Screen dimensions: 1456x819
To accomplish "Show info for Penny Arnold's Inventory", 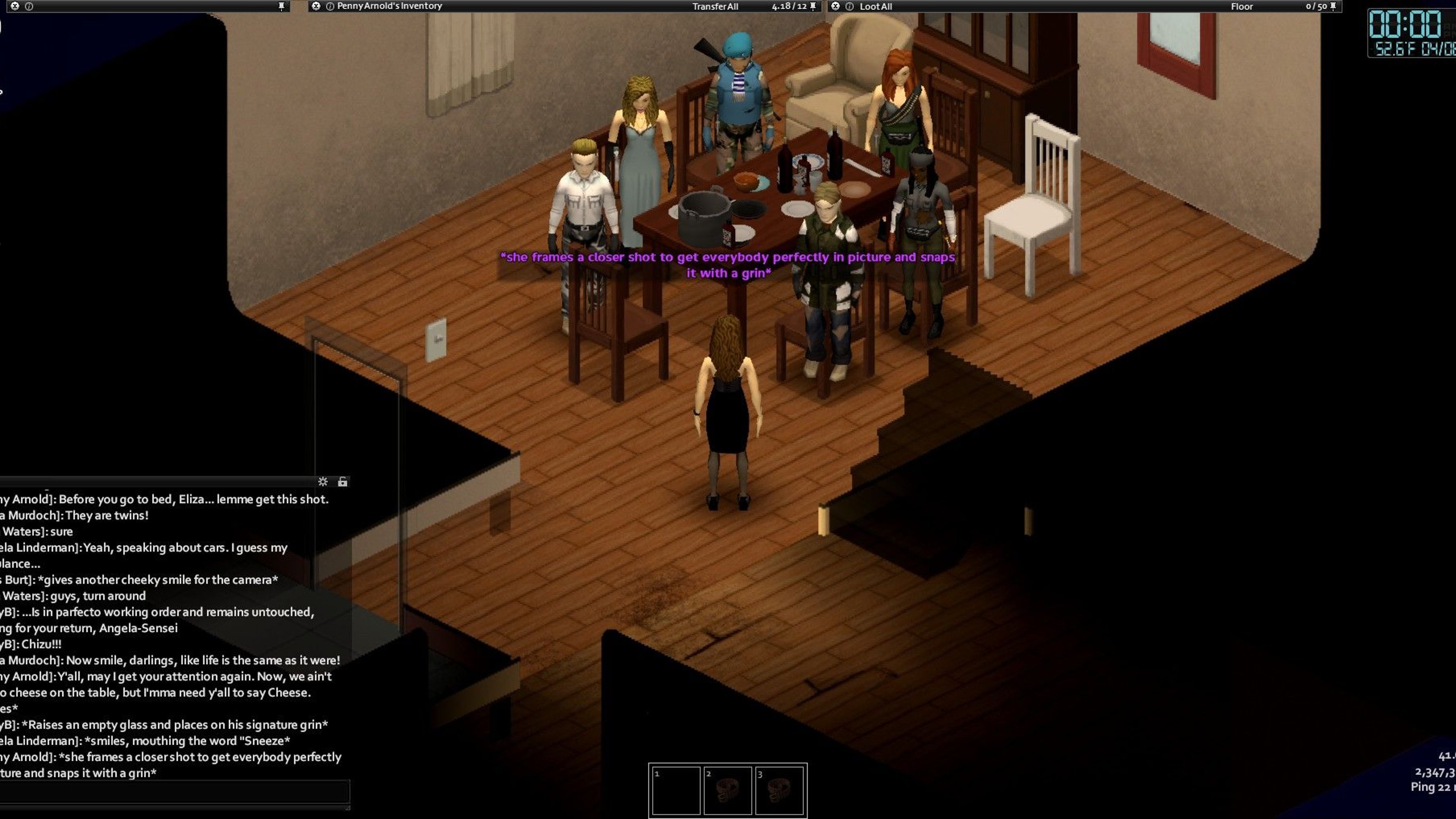I will [330, 6].
